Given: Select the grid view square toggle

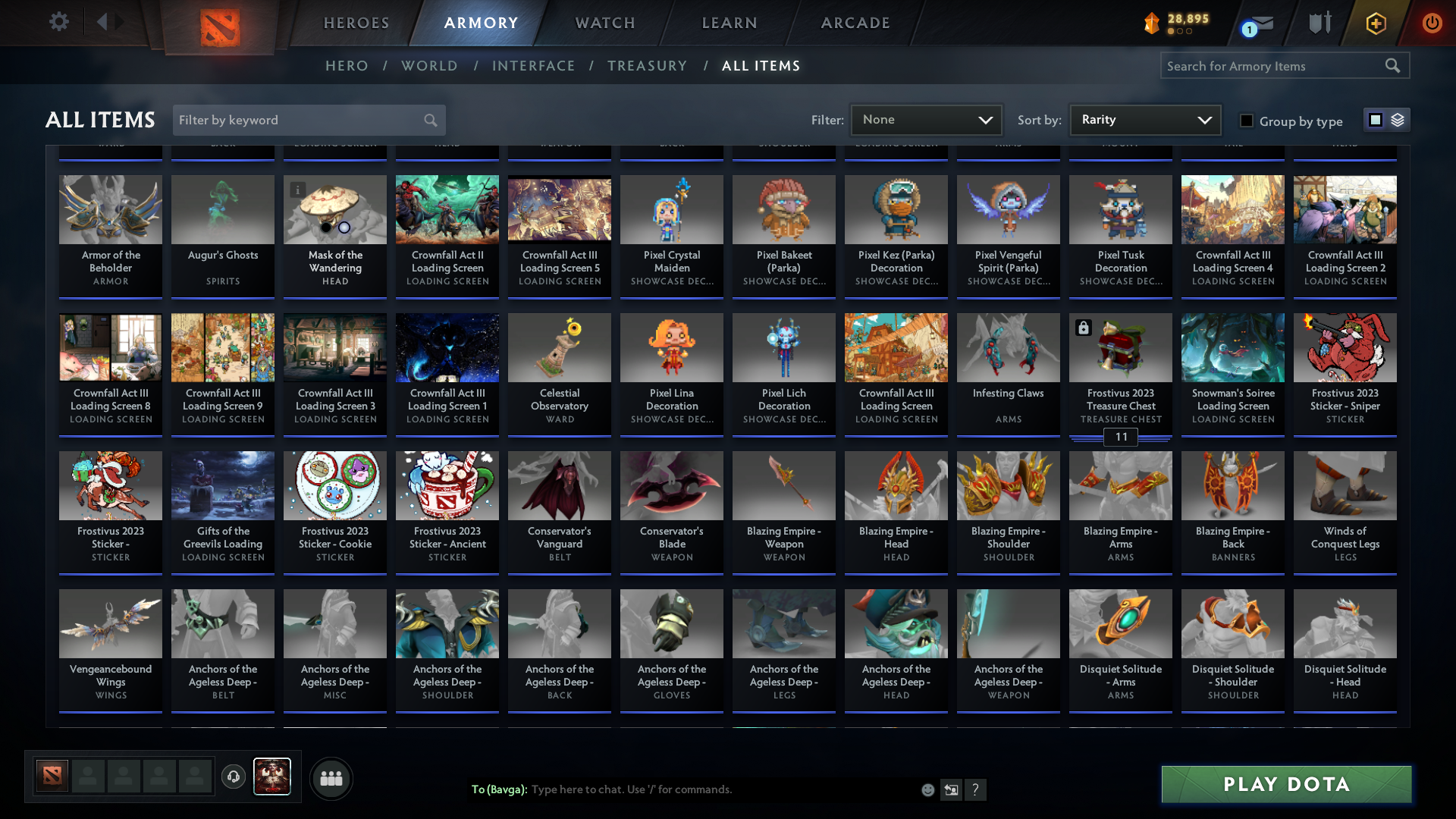Looking at the screenshot, I should [1376, 120].
